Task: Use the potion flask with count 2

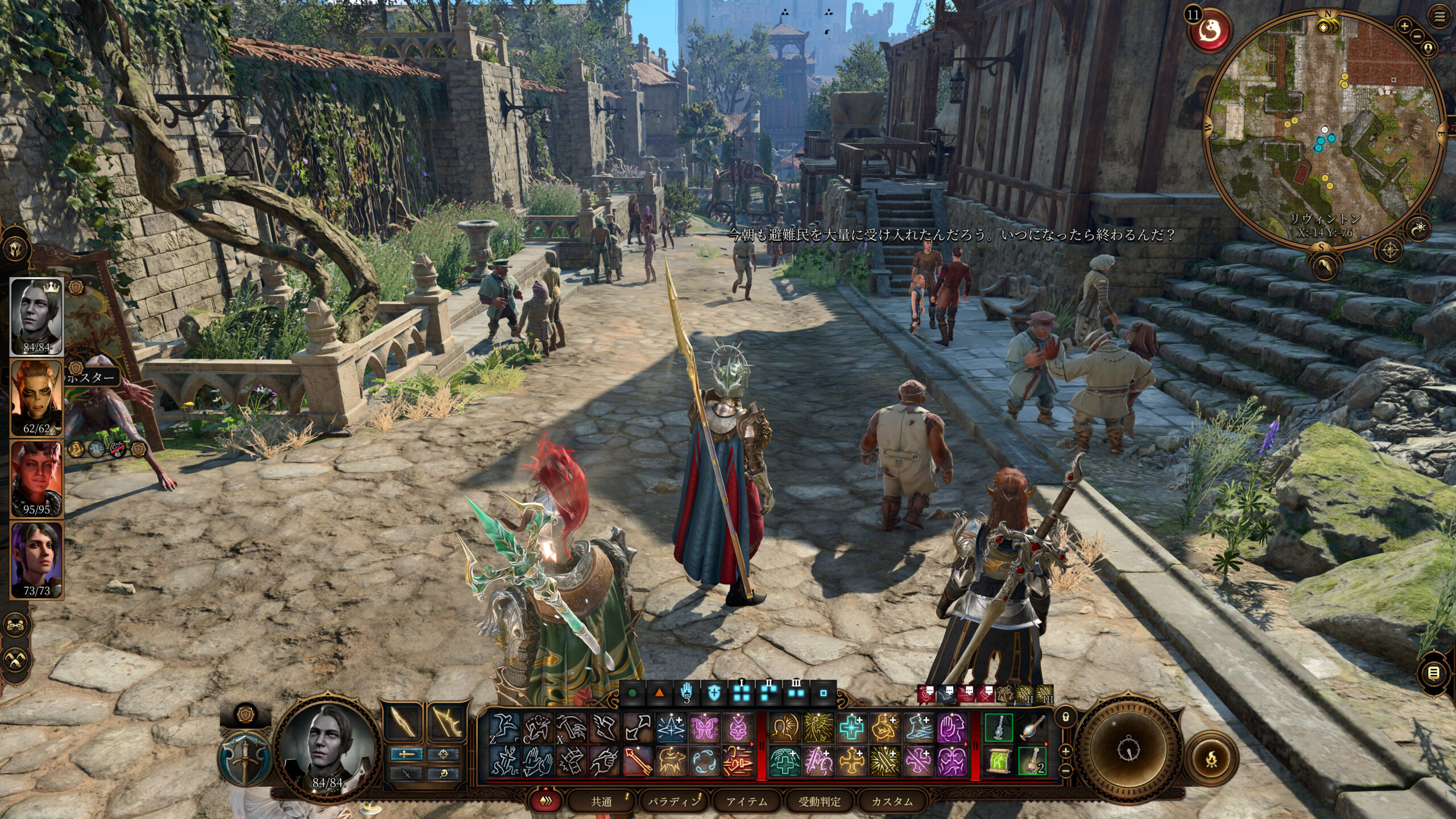Action: (1032, 761)
